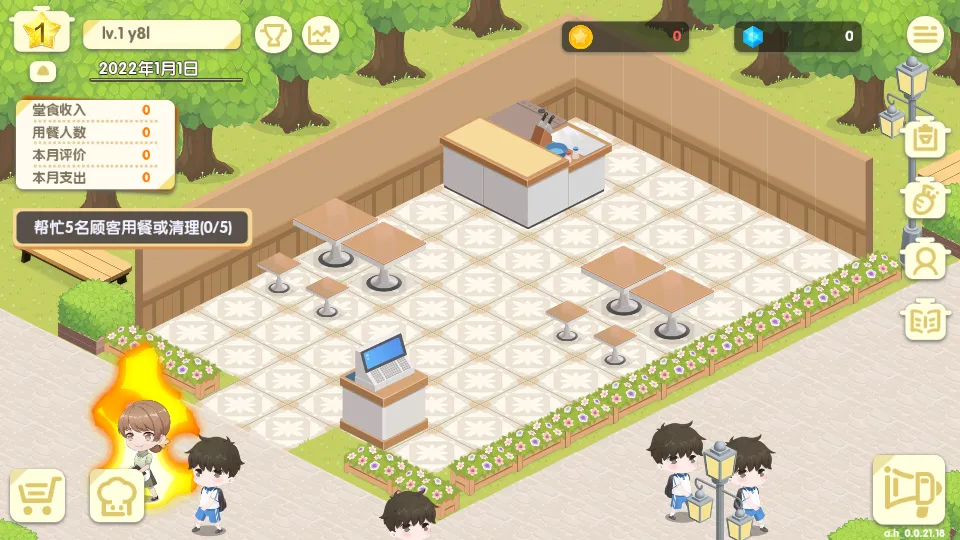The height and width of the screenshot is (540, 960).
Task: Open the hamburger menu
Action: tap(925, 36)
